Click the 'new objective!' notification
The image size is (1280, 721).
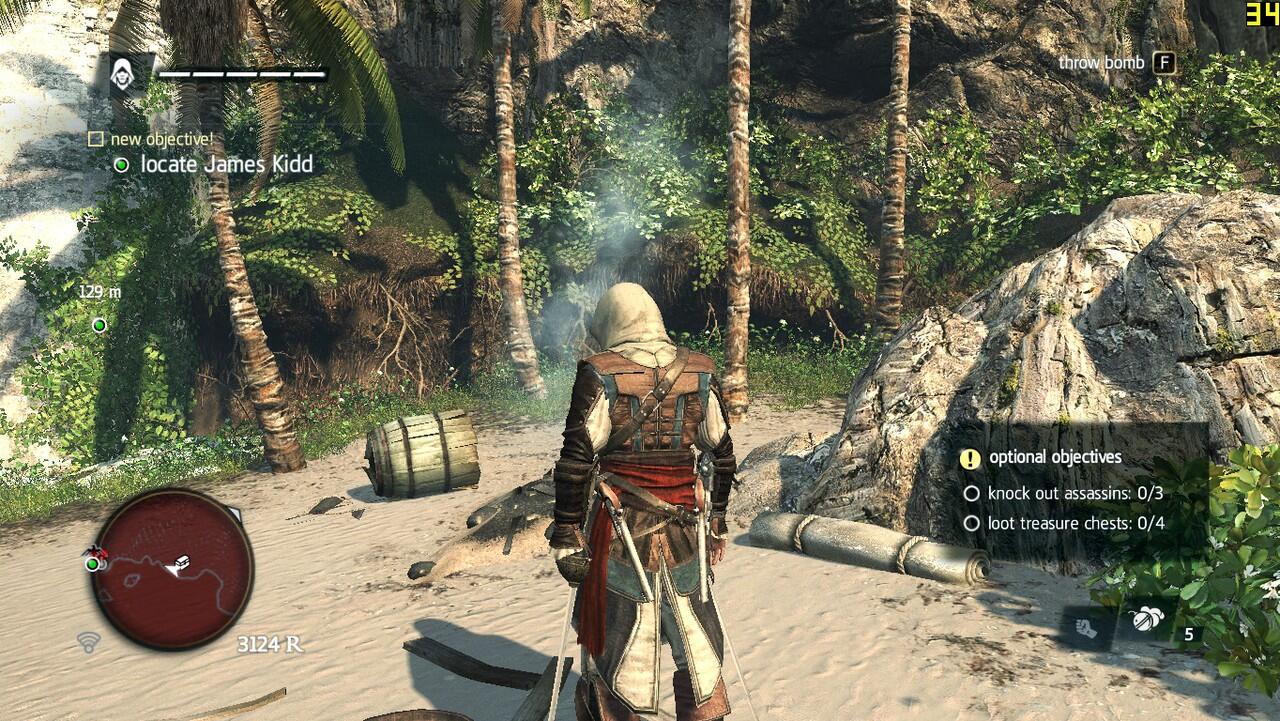pyautogui.click(x=161, y=139)
